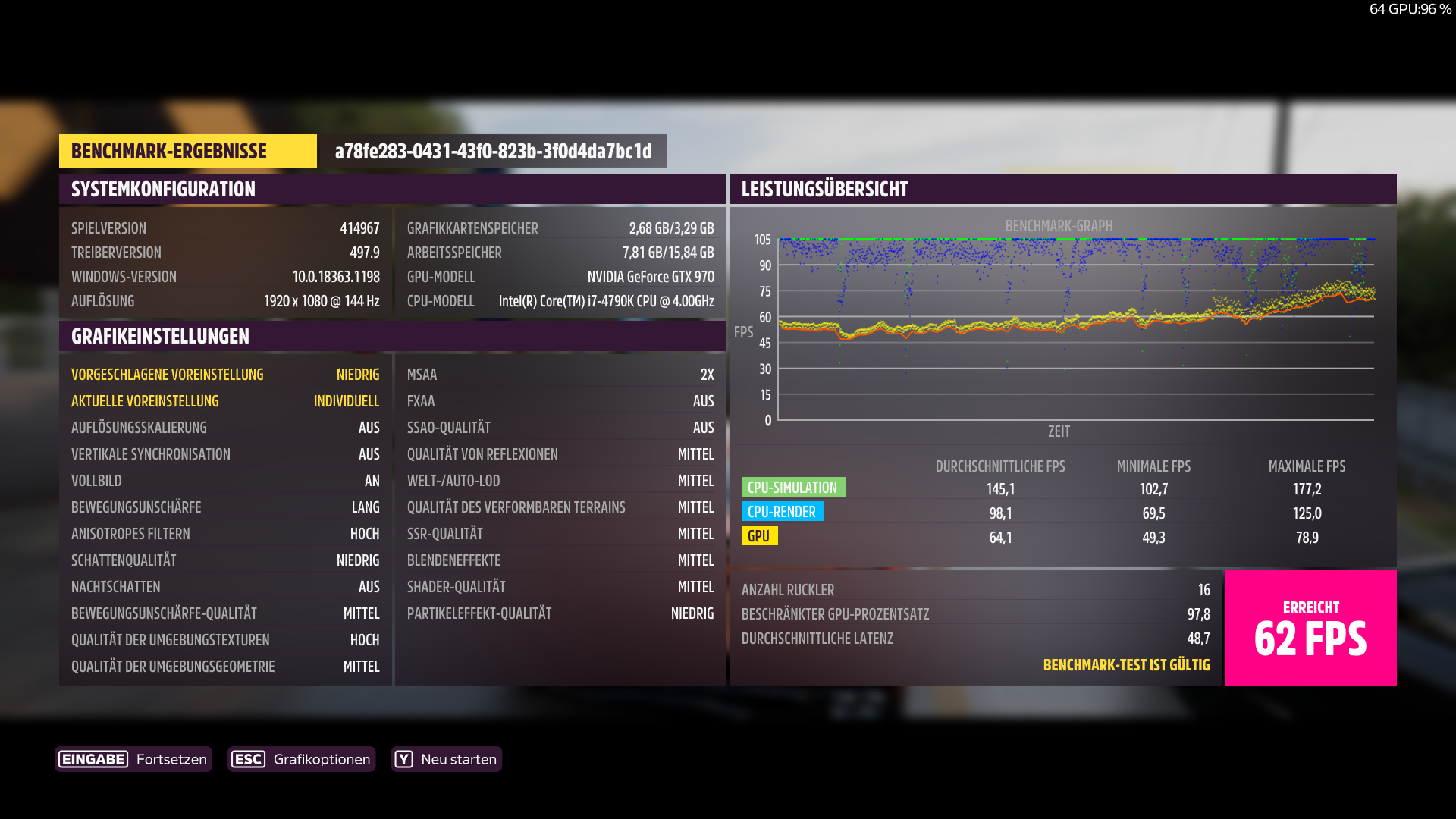Image resolution: width=1456 pixels, height=819 pixels.
Task: Click the pink ERREICHT 62 FPS badge
Action: (x=1310, y=627)
